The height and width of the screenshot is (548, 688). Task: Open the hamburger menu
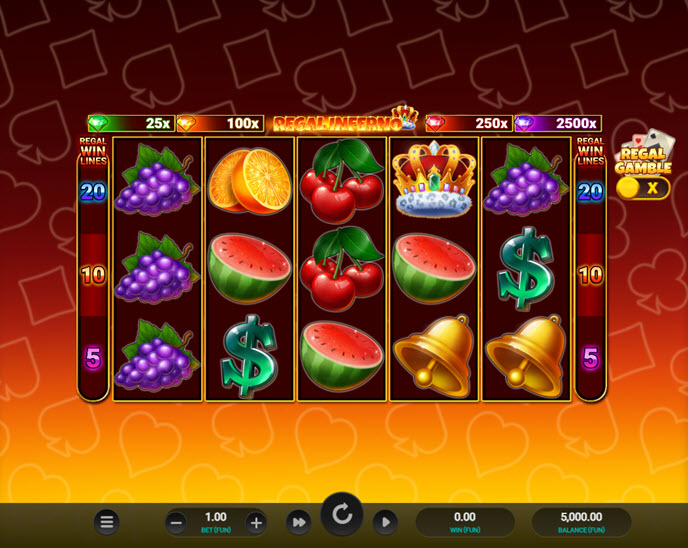[107, 522]
